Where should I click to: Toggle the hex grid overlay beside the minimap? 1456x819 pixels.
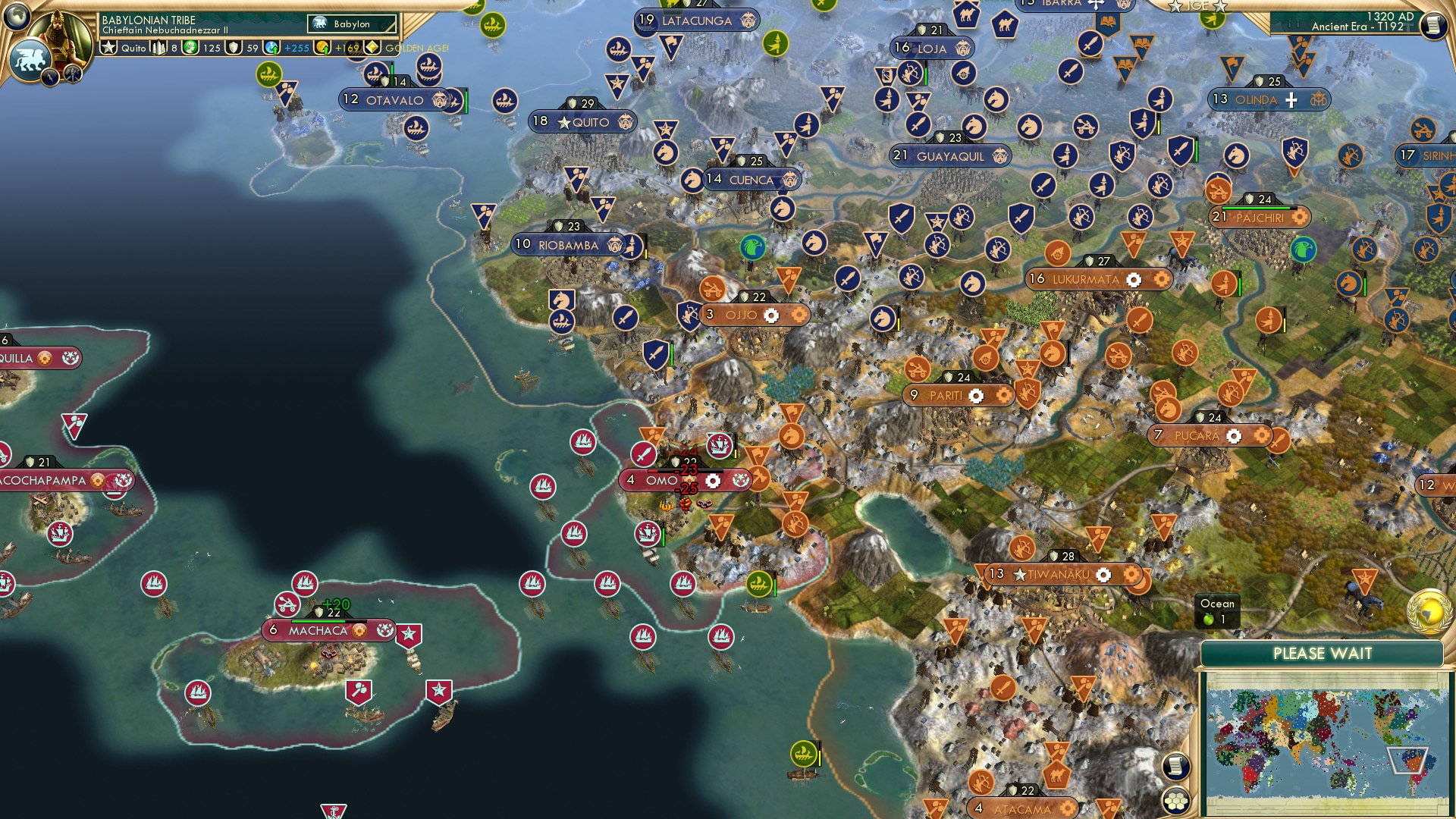pos(1176,800)
